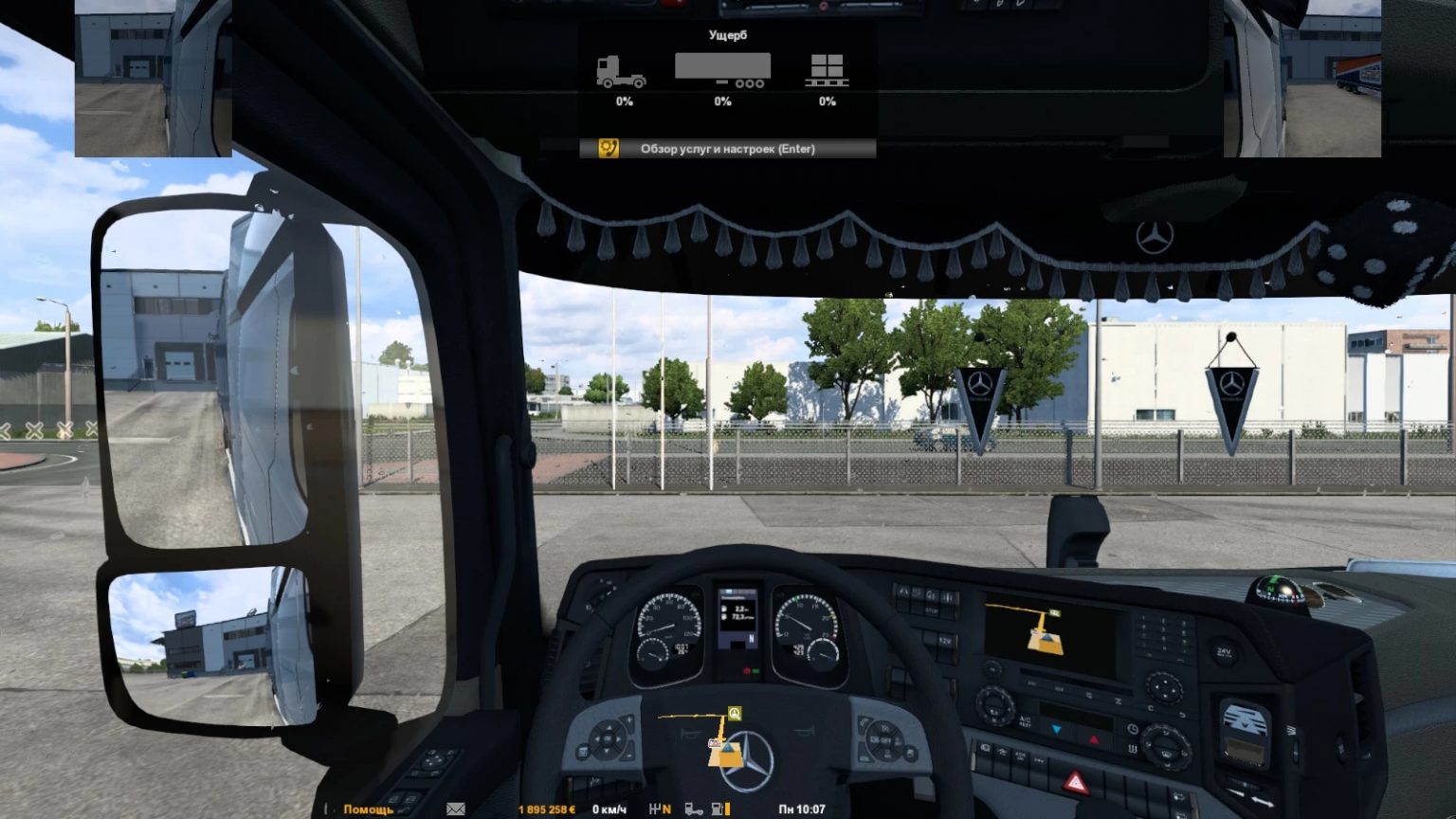The width and height of the screenshot is (1456, 819).
Task: Expand the Ущерб damage panel
Action: [x=728, y=34]
